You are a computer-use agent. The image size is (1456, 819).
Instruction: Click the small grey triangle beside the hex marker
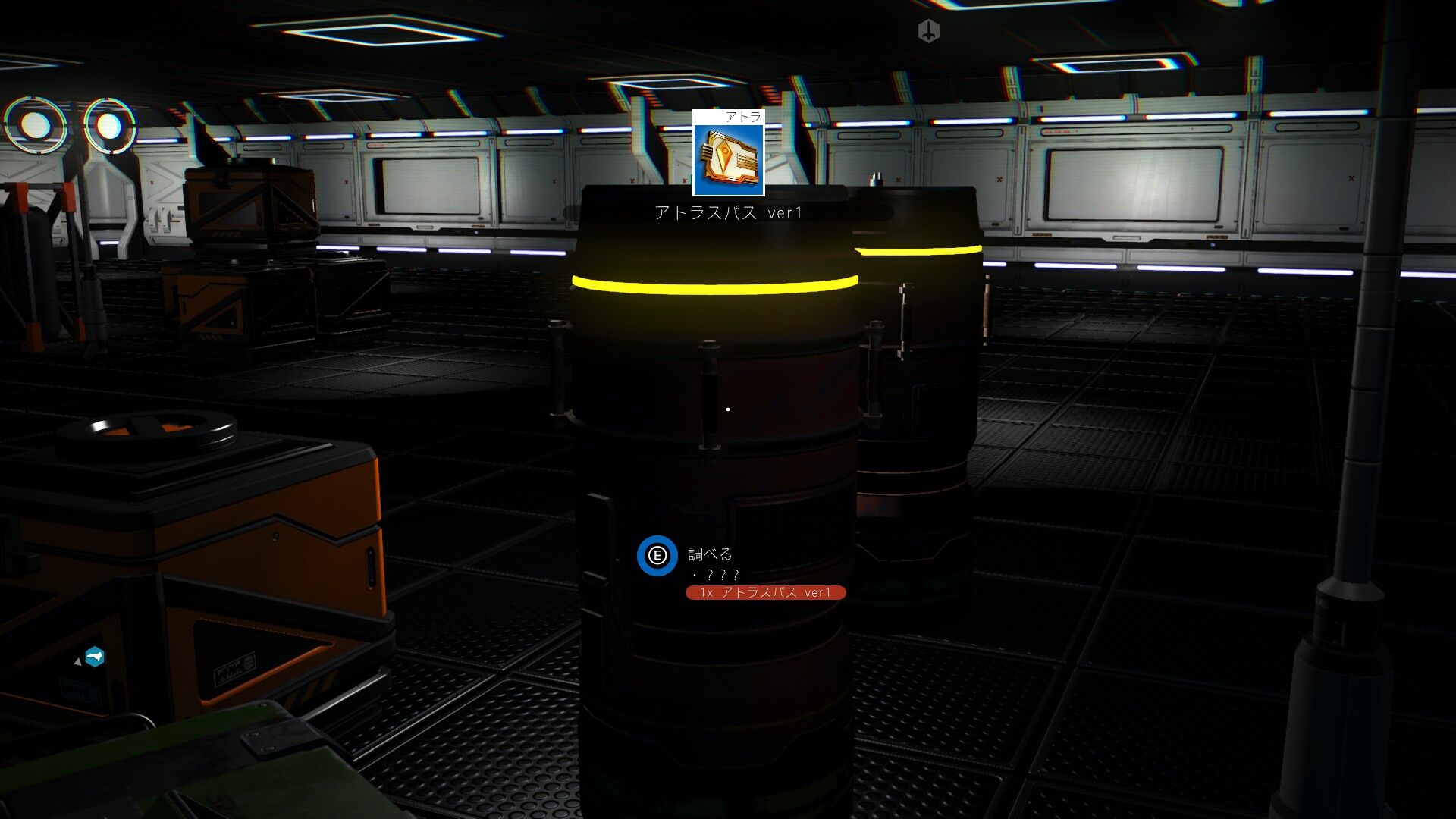click(x=77, y=660)
